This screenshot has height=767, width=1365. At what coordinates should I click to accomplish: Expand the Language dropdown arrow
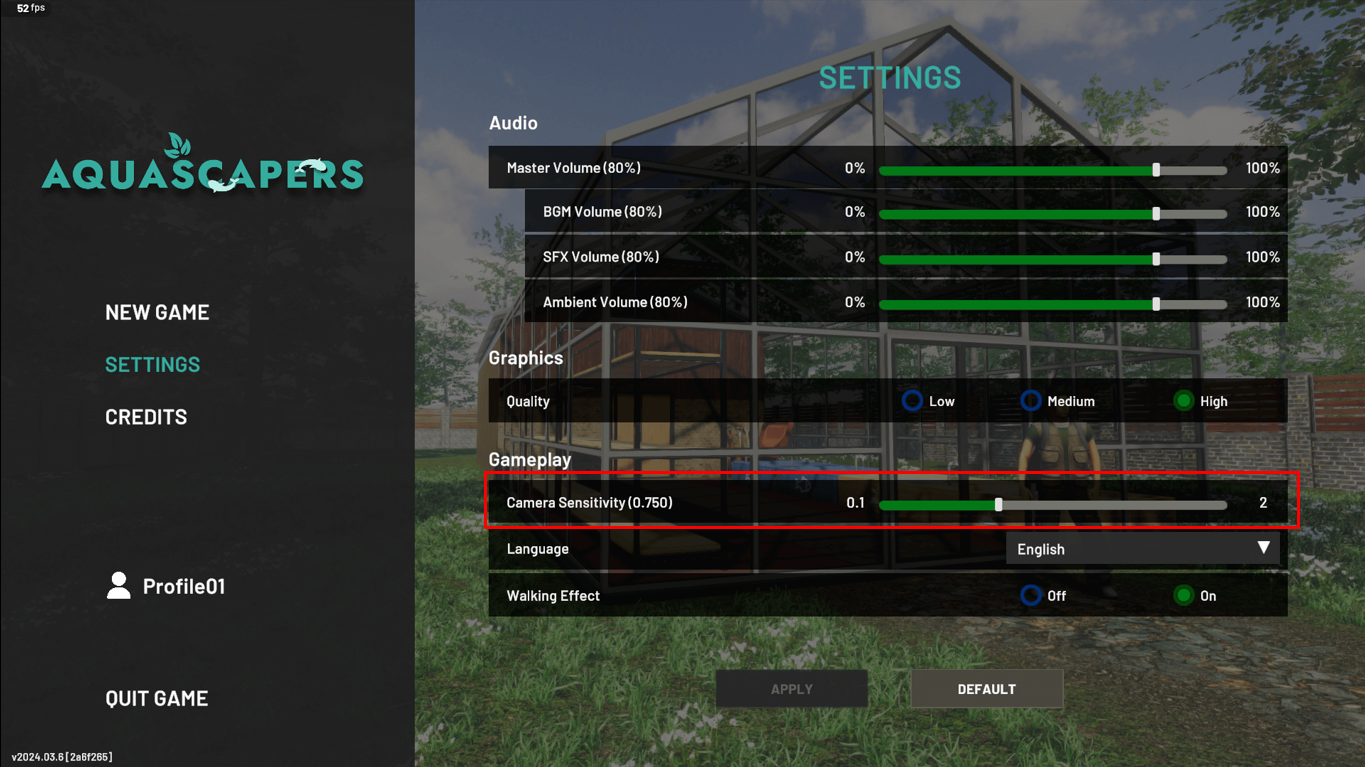[x=1264, y=548]
